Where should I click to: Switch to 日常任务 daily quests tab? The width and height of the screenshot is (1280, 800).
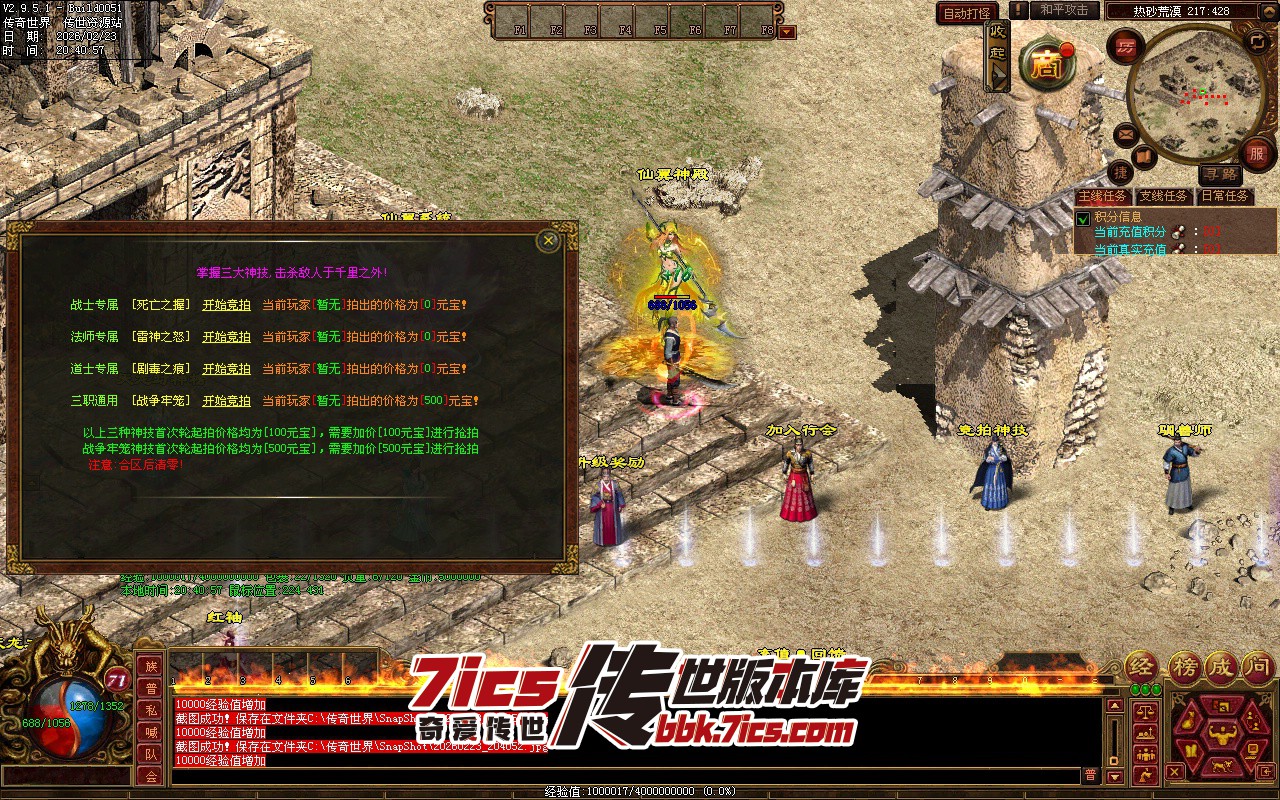click(1224, 196)
